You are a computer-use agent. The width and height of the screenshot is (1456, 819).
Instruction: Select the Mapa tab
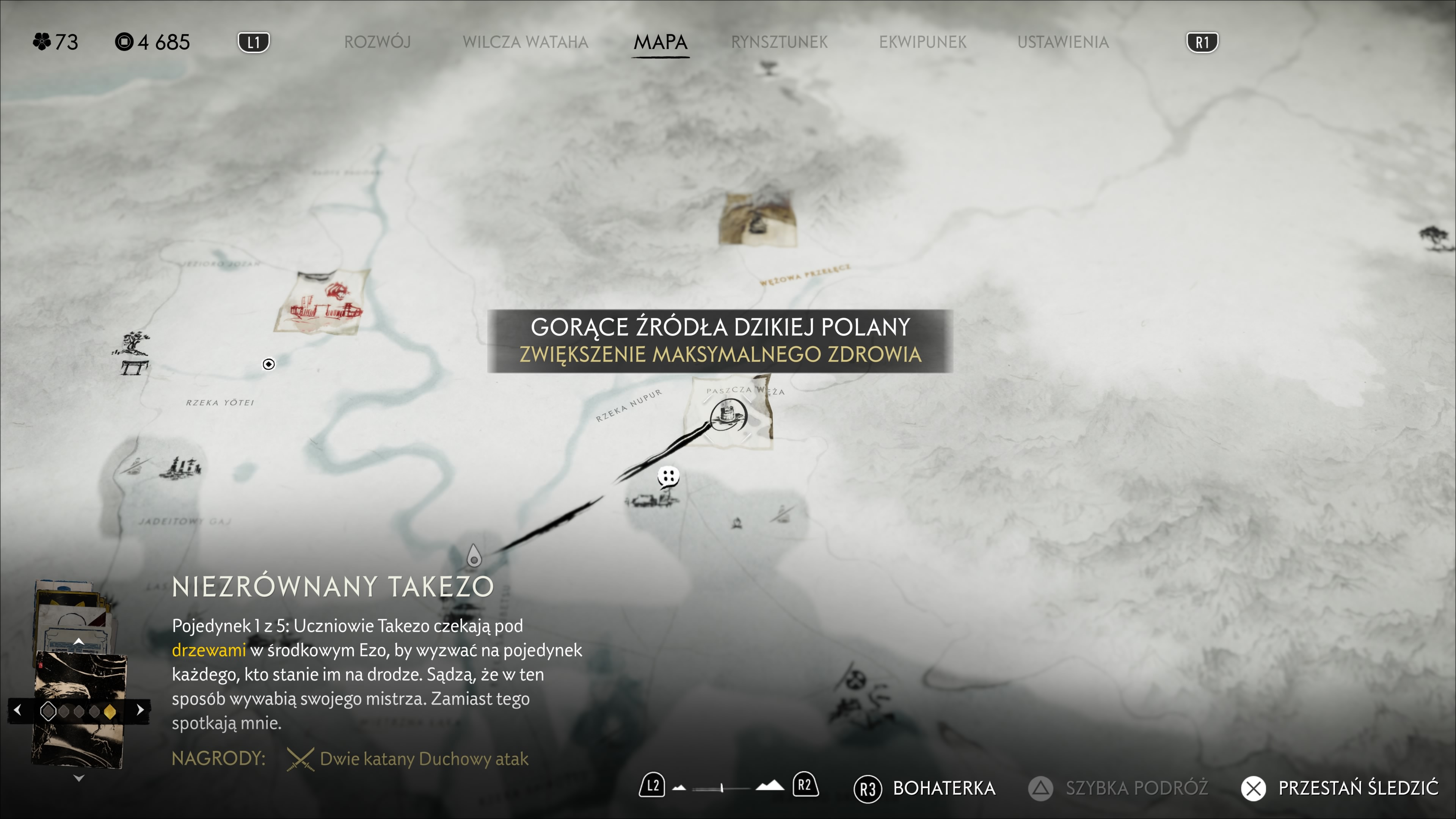click(660, 42)
